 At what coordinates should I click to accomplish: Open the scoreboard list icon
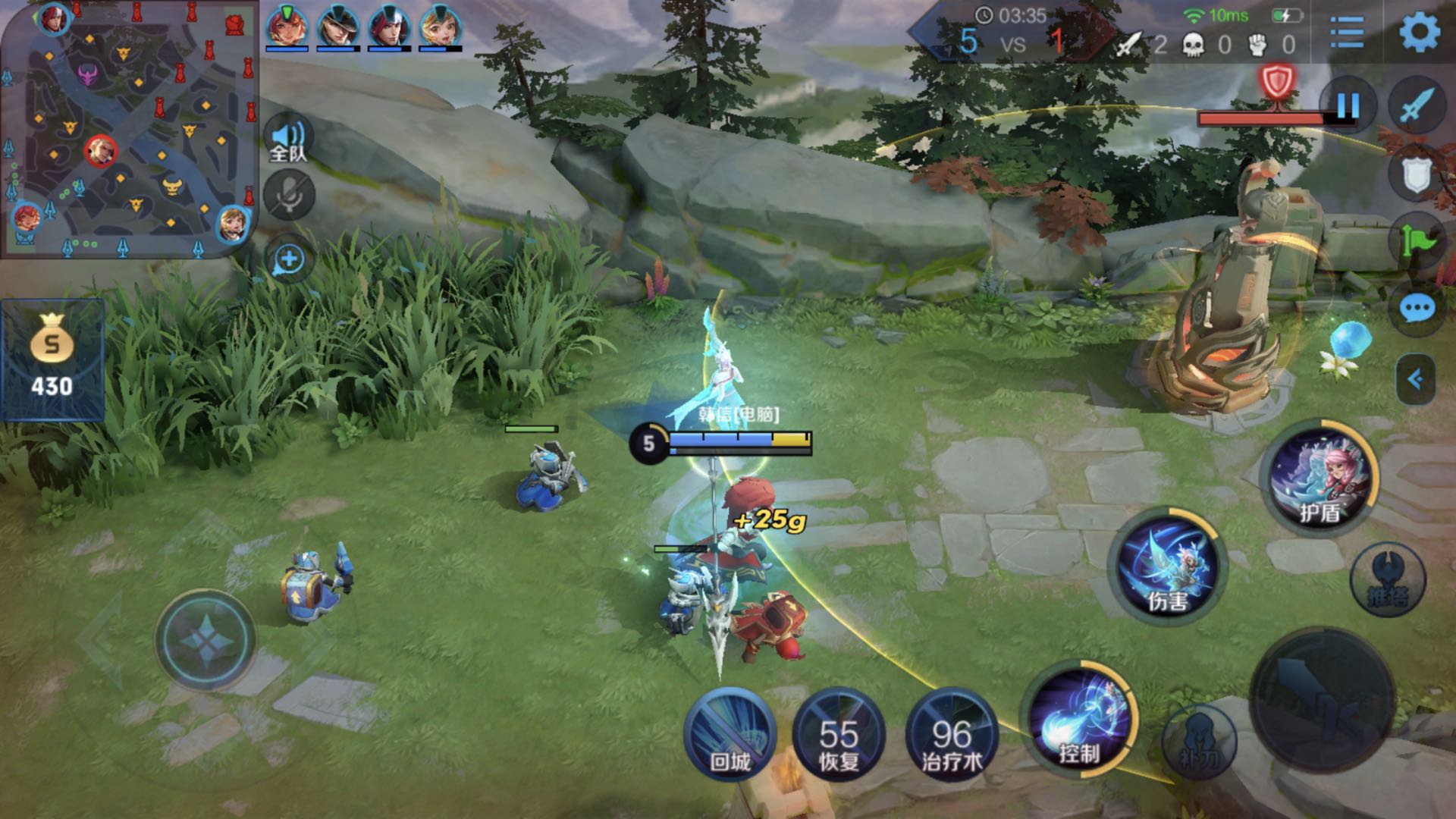pyautogui.click(x=1347, y=33)
